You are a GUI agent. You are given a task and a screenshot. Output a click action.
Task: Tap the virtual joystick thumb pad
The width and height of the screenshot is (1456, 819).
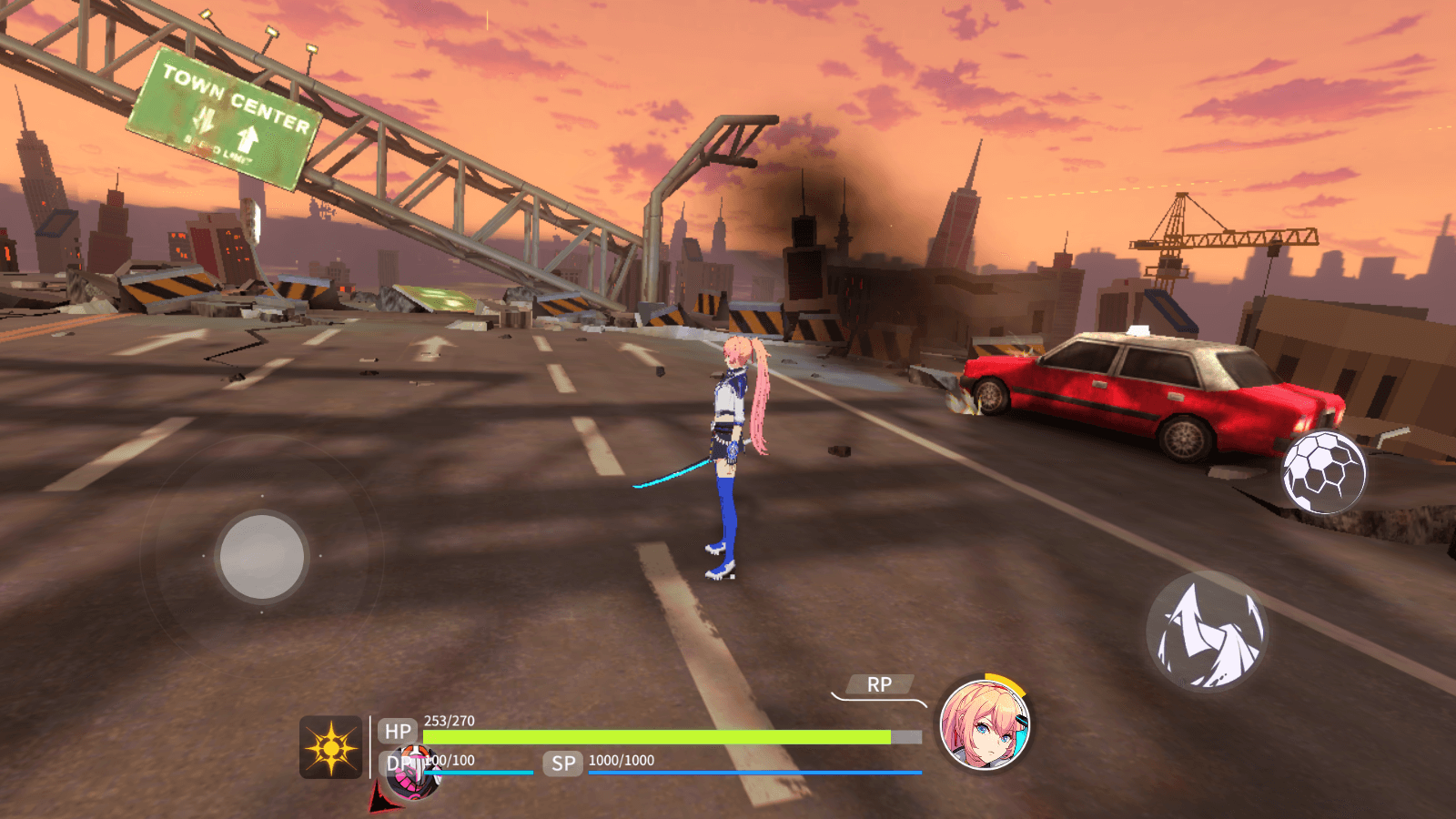click(262, 557)
